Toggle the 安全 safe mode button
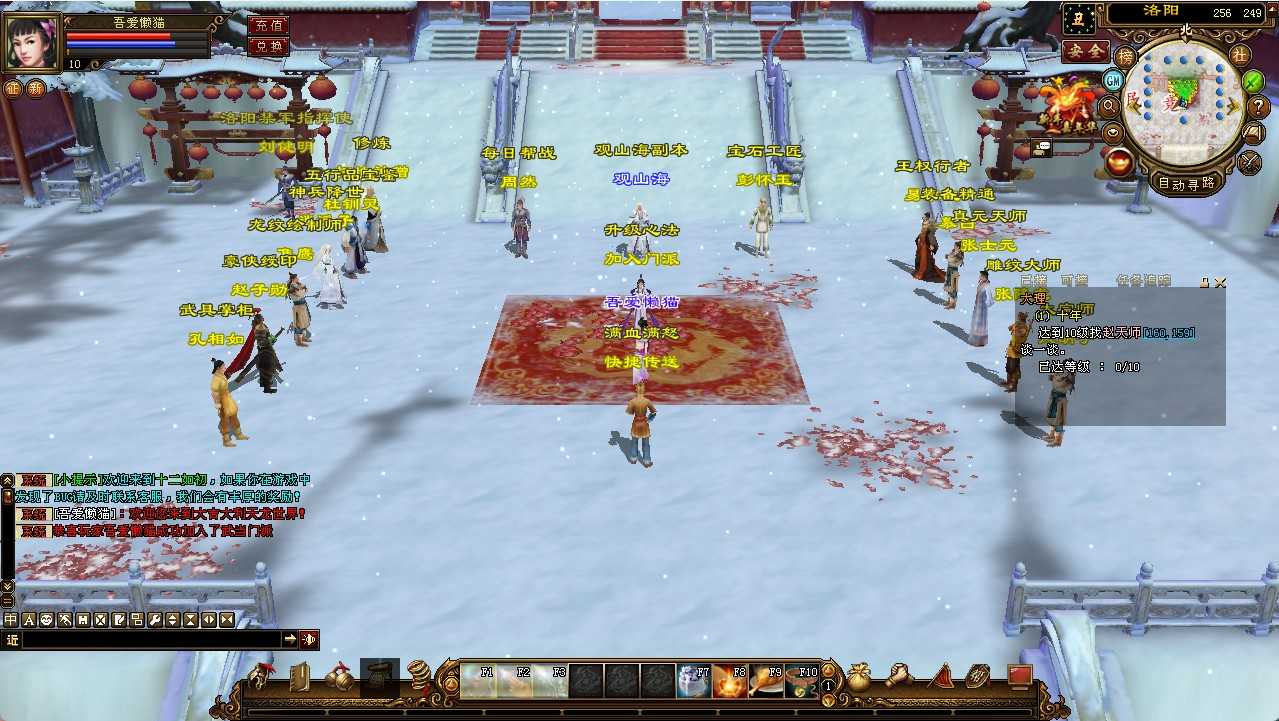 [x=1084, y=49]
